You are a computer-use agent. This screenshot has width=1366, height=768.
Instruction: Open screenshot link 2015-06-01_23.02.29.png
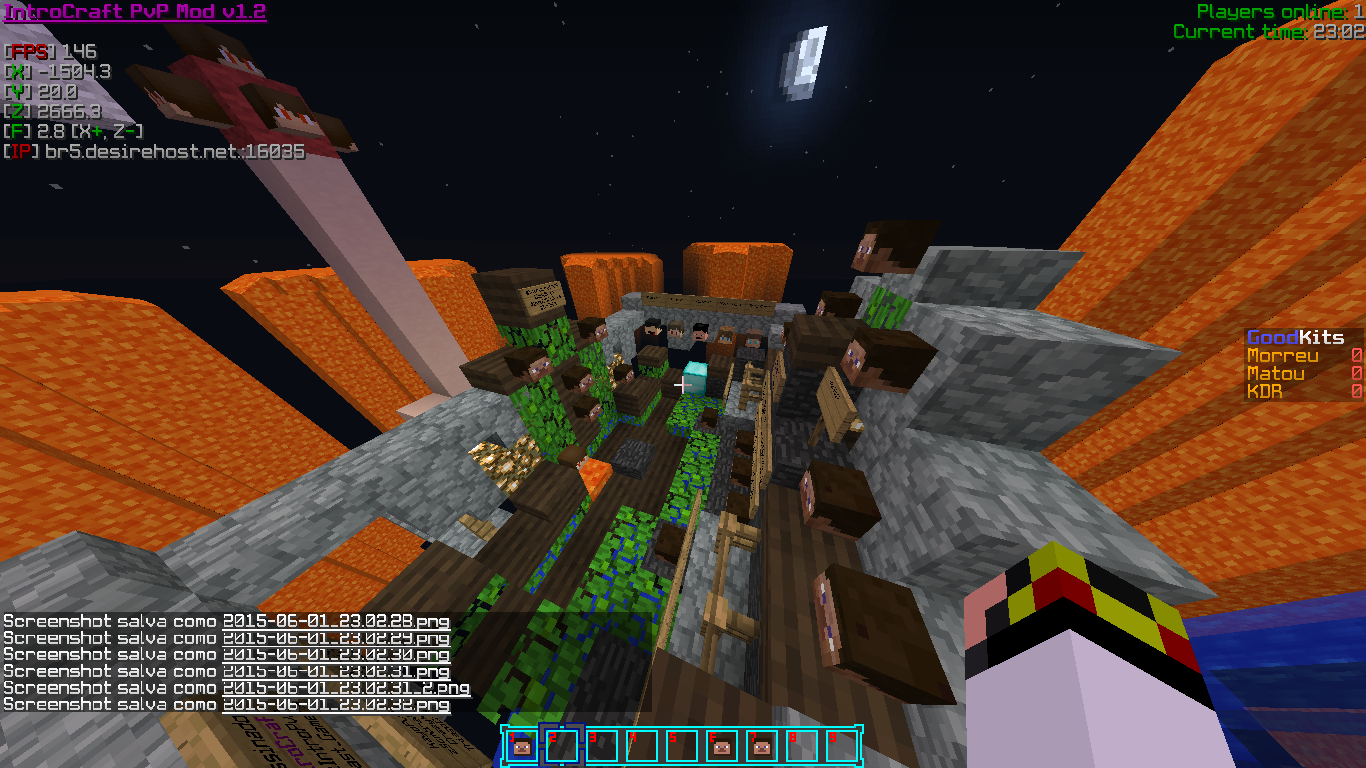tap(336, 638)
